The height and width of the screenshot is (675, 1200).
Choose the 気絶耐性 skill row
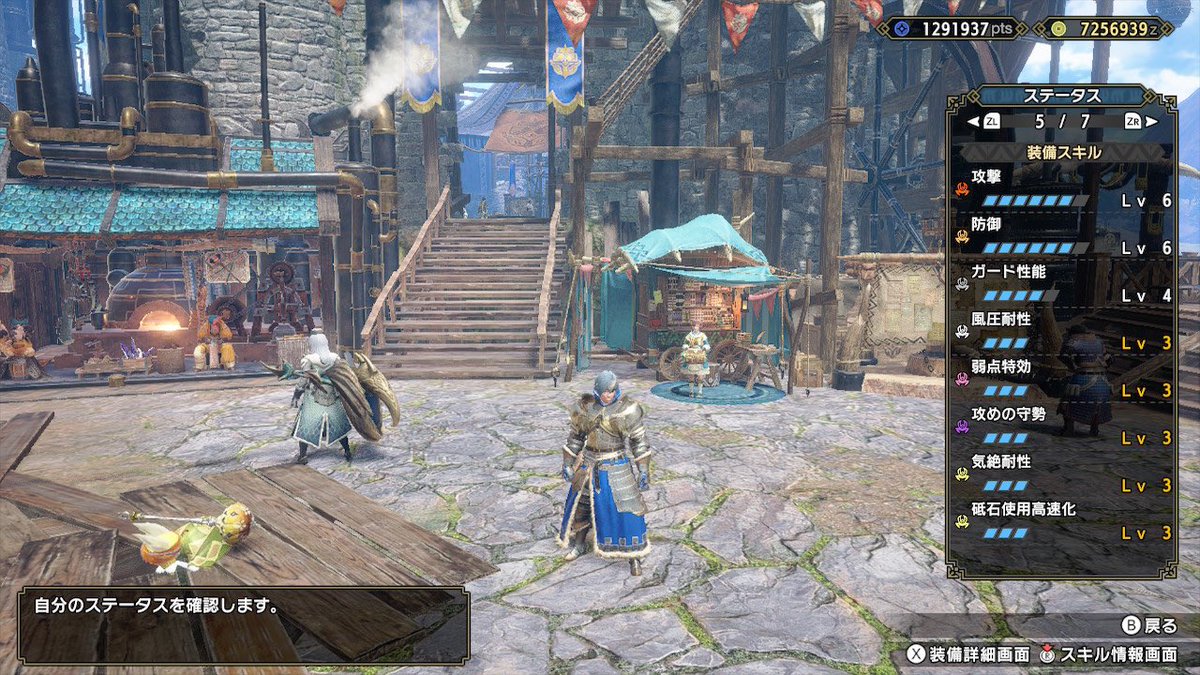coord(1063,474)
